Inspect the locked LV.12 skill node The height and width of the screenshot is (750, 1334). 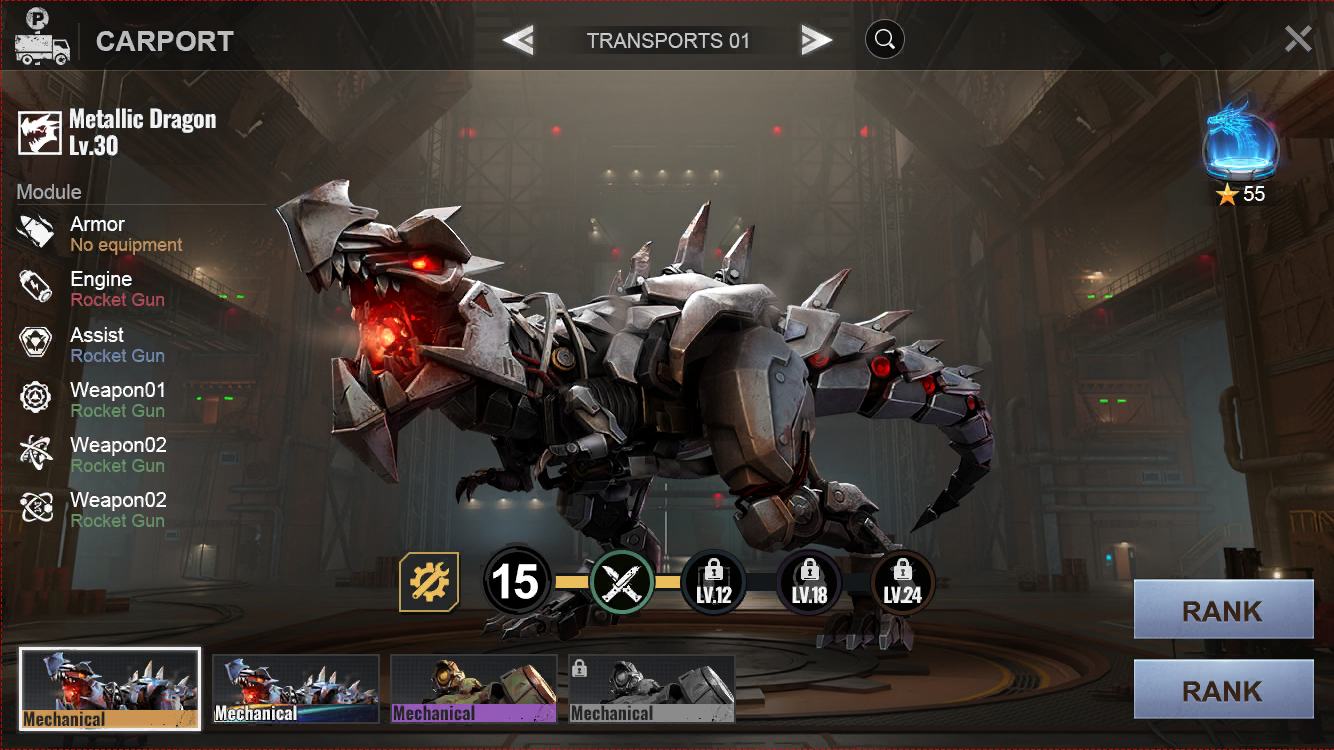(x=714, y=582)
